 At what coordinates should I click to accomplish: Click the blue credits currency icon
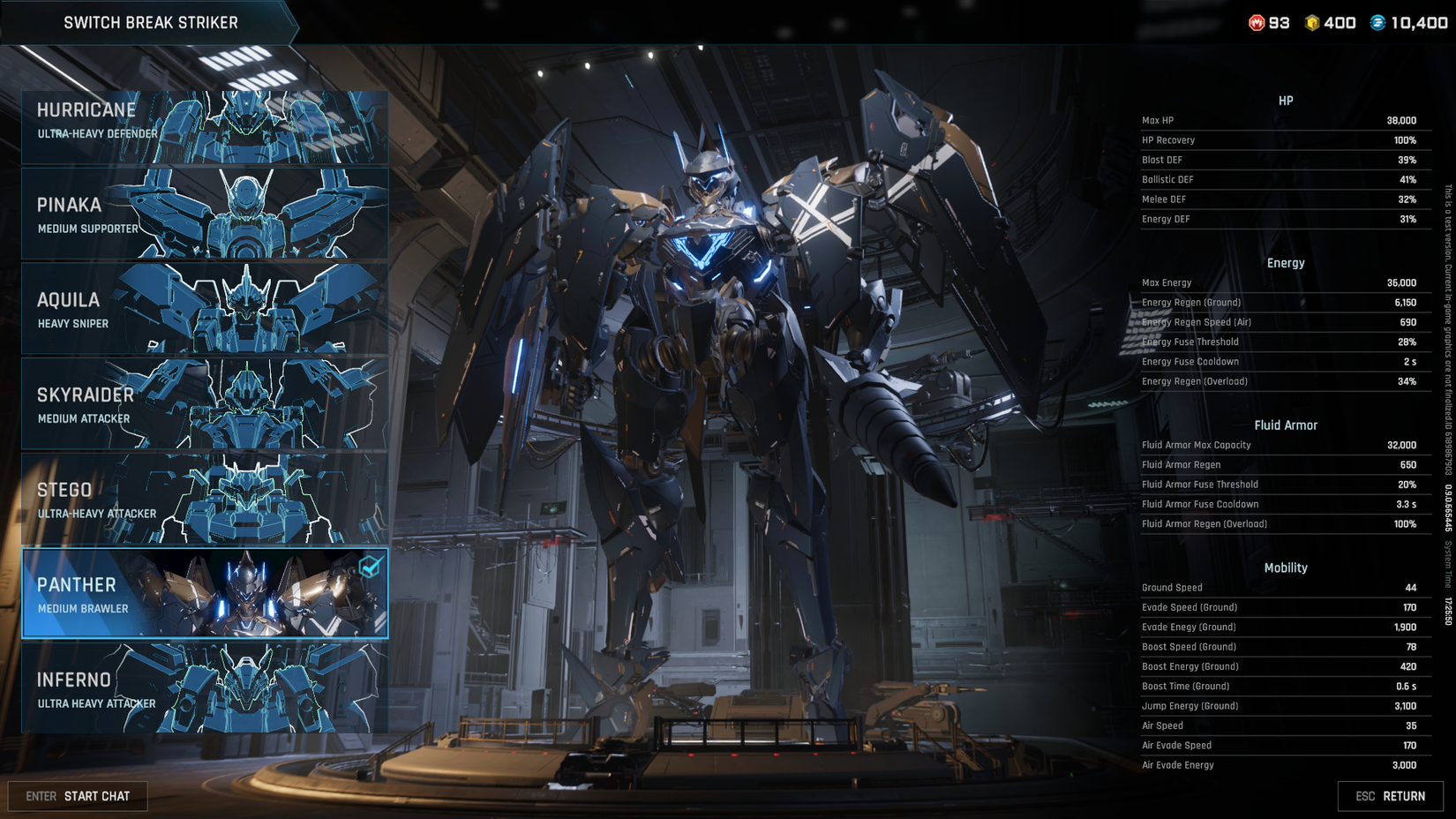coord(1379,23)
